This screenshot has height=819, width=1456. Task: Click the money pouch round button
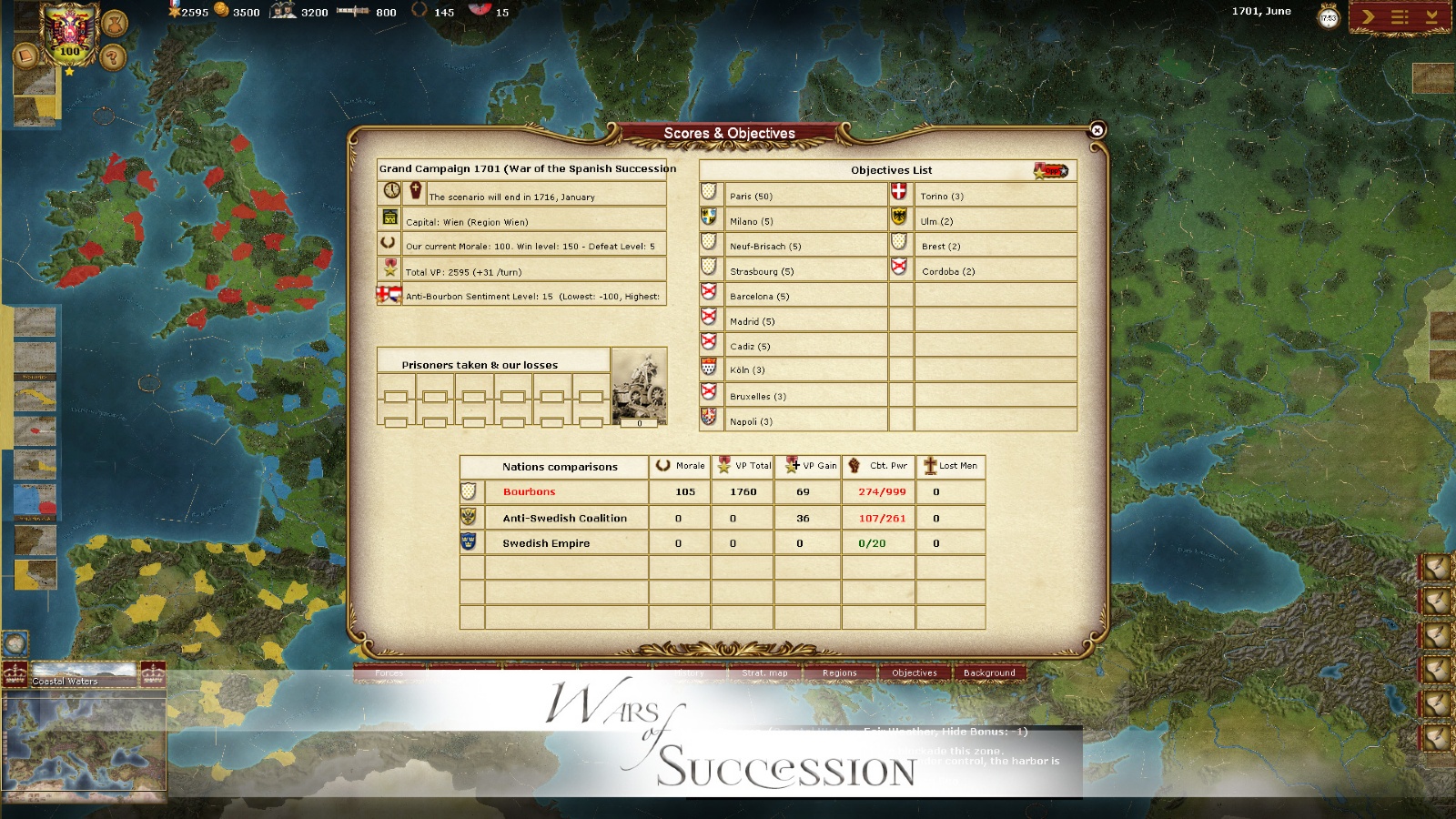pyautogui.click(x=114, y=23)
